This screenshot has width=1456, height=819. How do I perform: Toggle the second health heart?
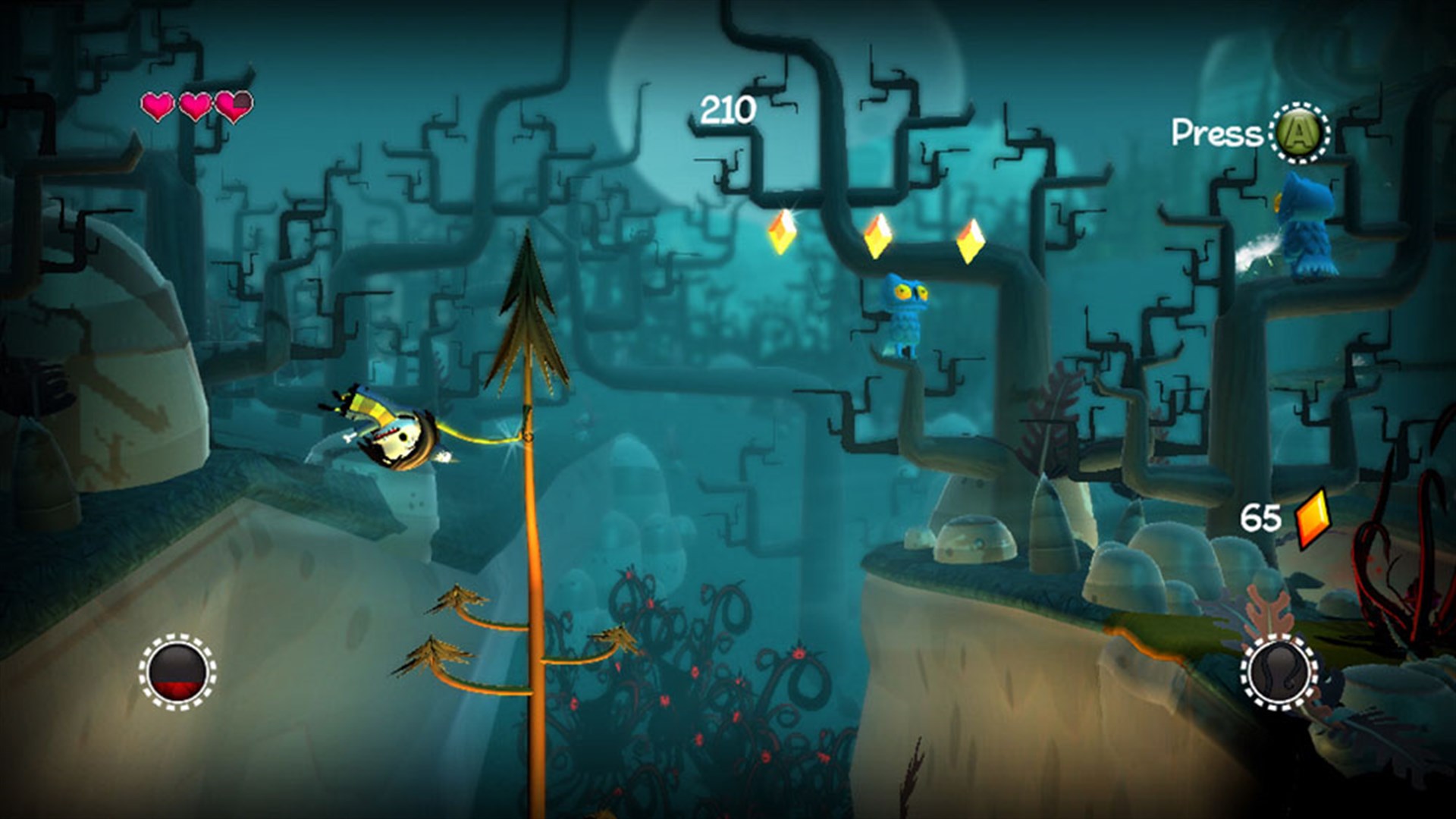click(x=195, y=106)
